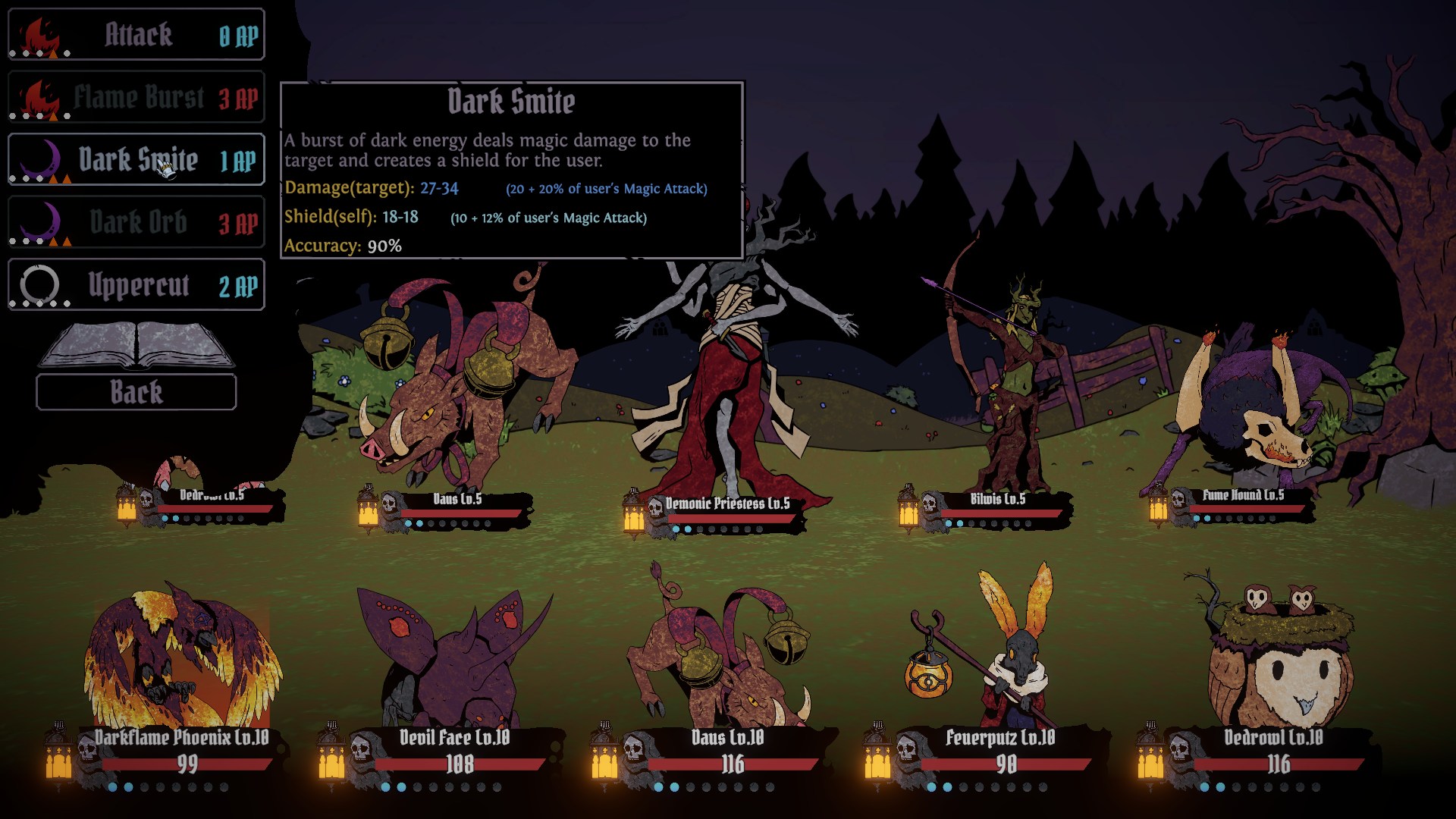Select the Attack skill
Screen dimensions: 1456x819
click(x=136, y=35)
